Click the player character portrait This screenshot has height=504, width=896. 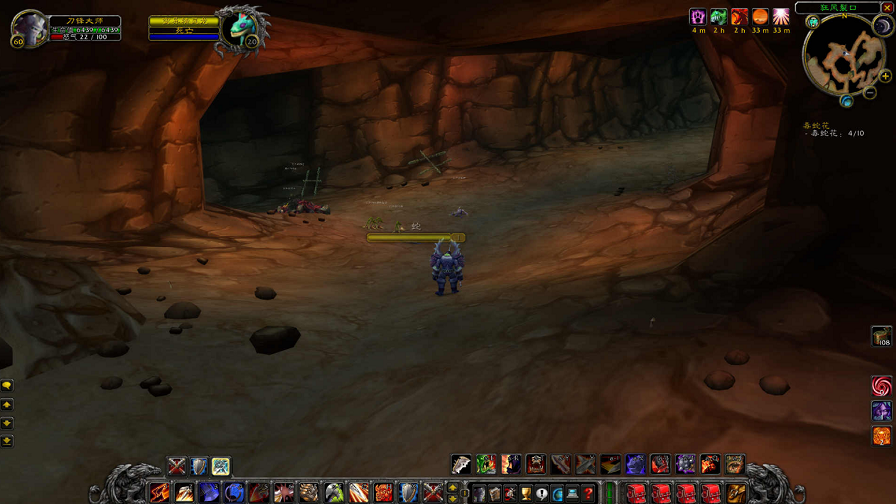click(29, 28)
